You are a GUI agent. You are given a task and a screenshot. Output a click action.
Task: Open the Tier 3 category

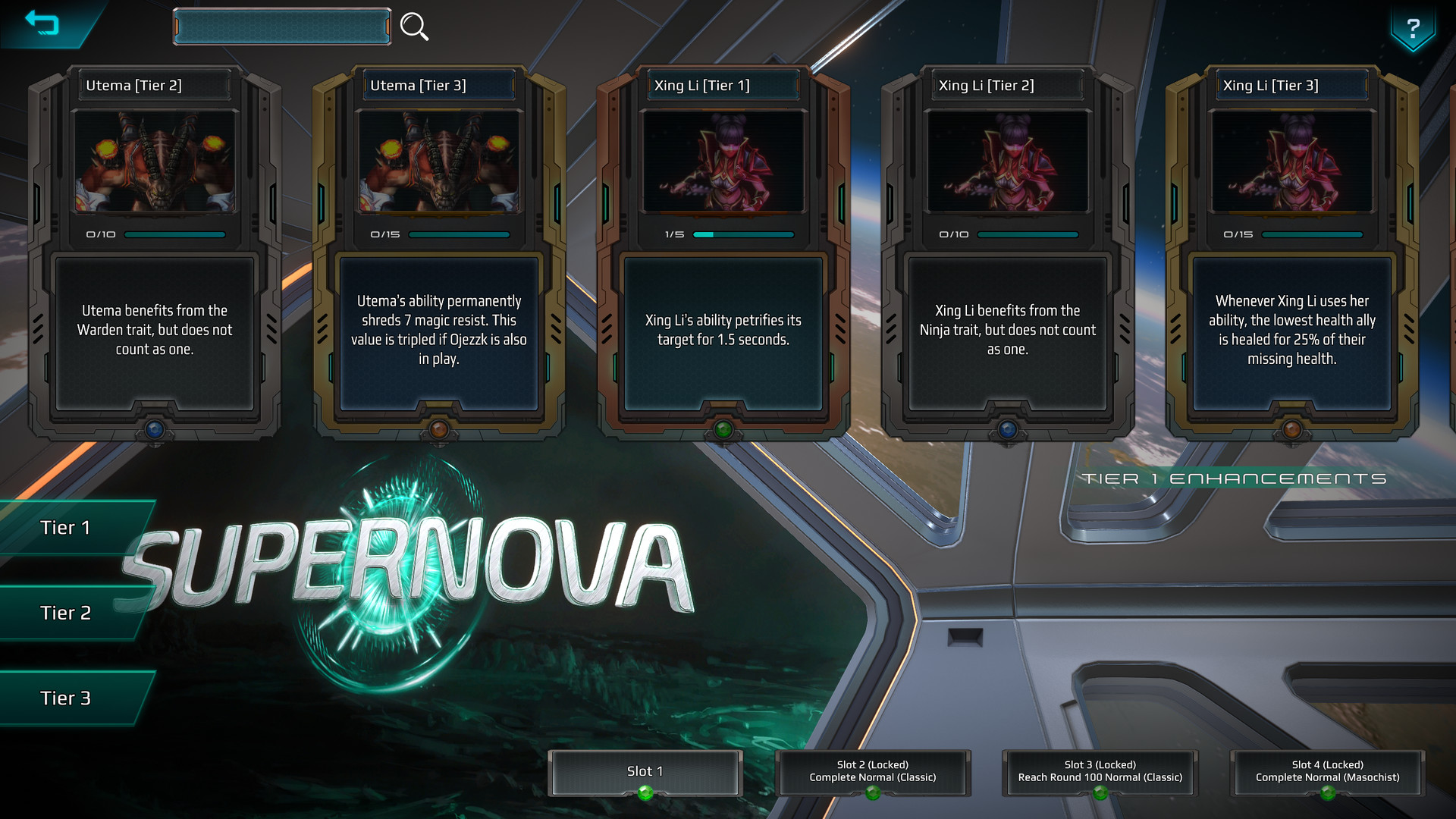pyautogui.click(x=67, y=698)
